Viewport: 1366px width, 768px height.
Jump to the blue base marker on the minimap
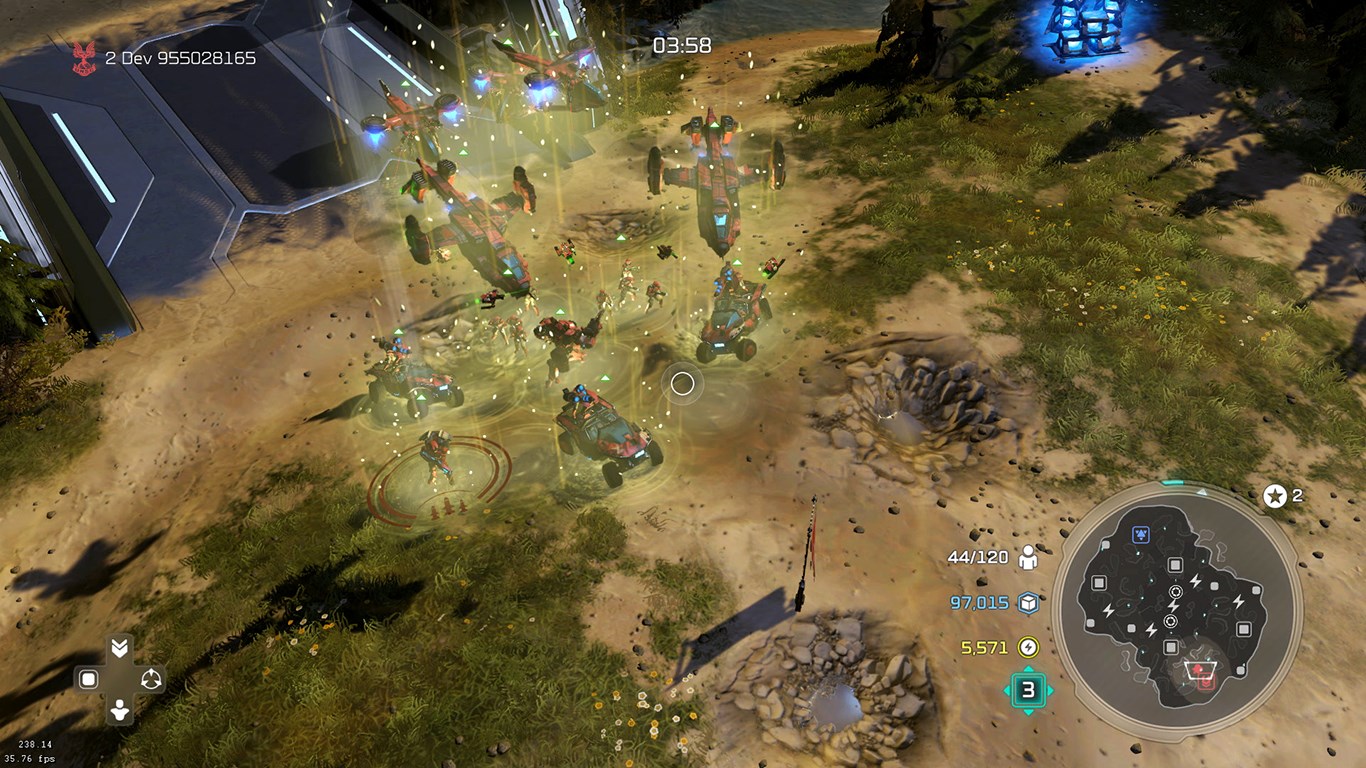pos(1140,535)
